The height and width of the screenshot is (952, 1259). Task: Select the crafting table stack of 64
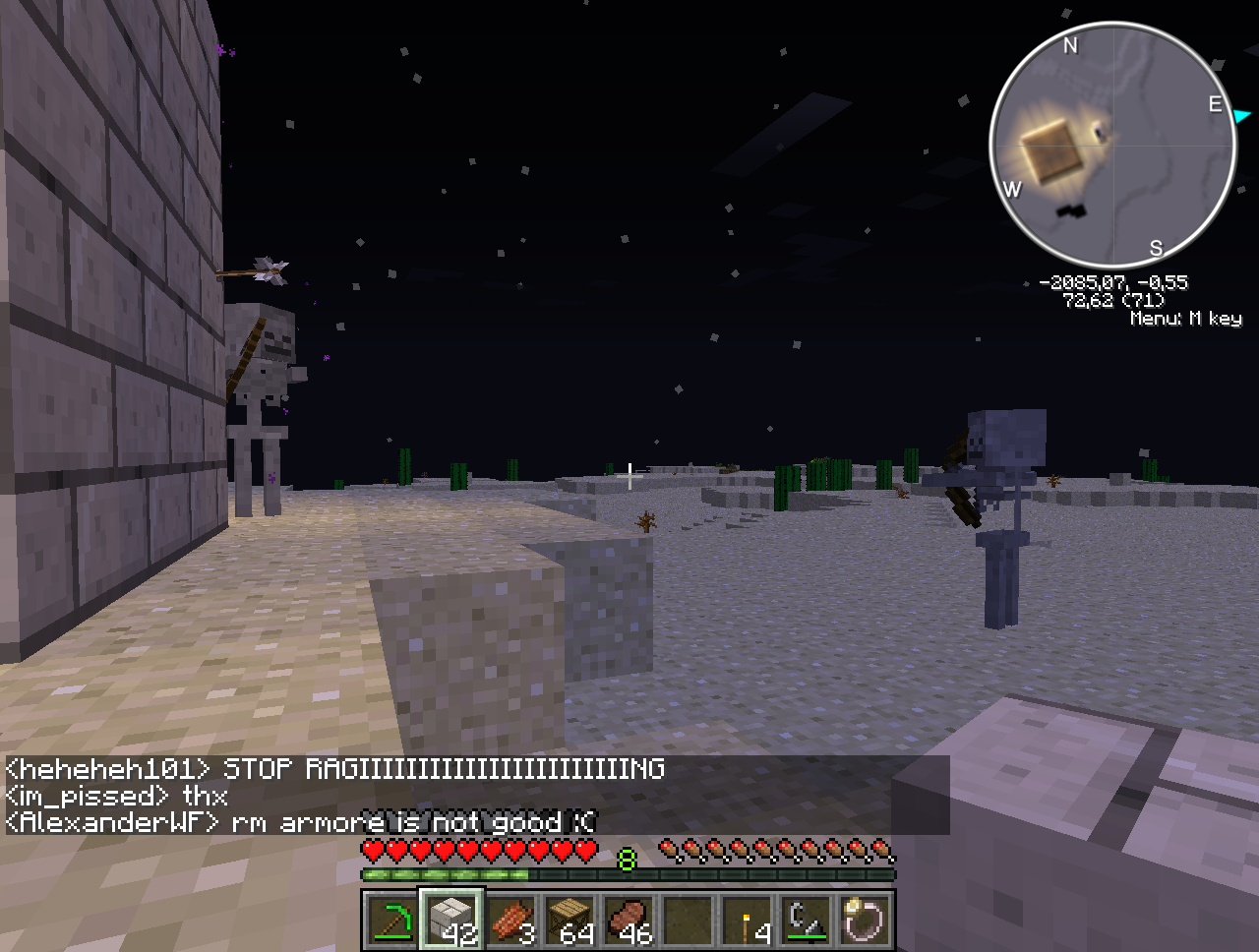click(570, 921)
